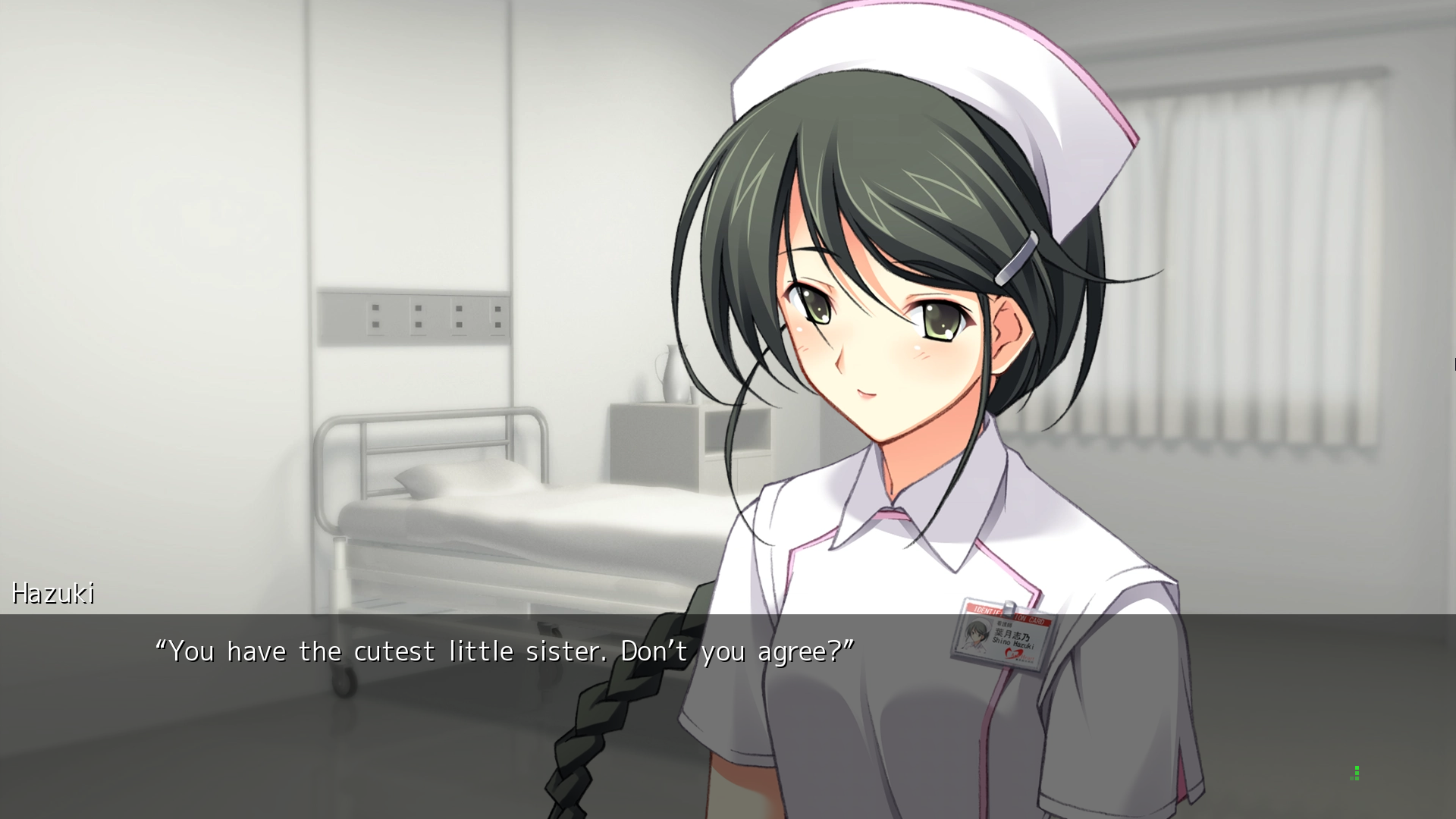Click the green continue indicator
The width and height of the screenshot is (1456, 819).
(1355, 773)
